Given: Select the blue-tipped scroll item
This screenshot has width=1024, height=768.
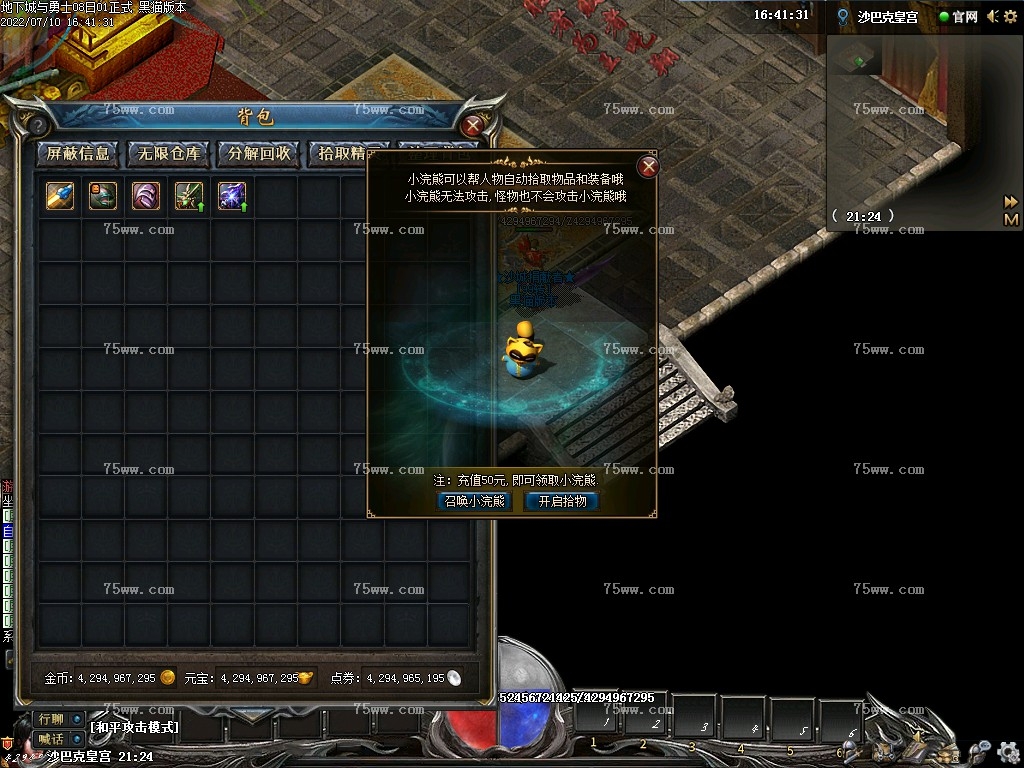Looking at the screenshot, I should click(60, 196).
